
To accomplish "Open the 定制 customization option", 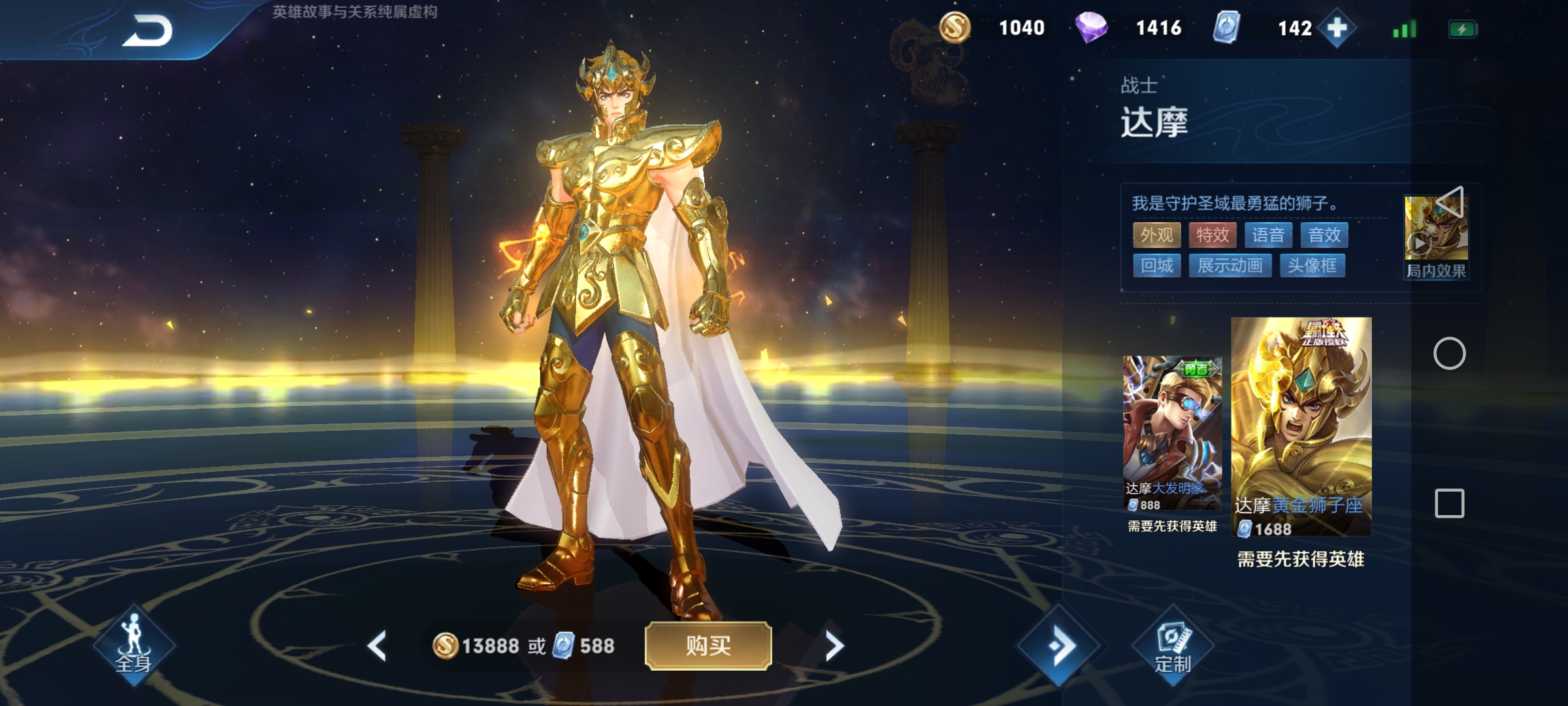I will pyautogui.click(x=1173, y=646).
